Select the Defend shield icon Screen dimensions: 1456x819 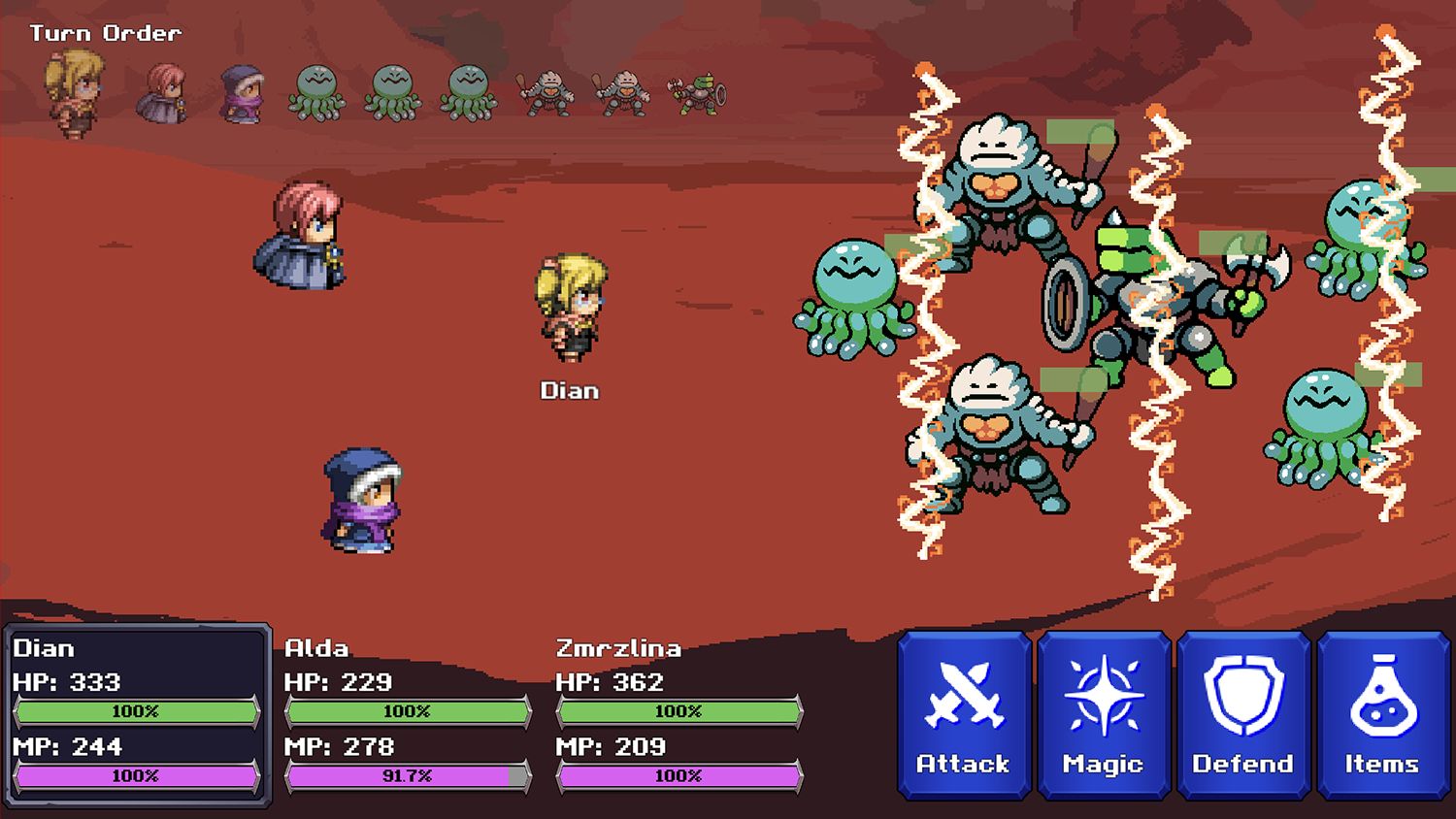[1243, 713]
